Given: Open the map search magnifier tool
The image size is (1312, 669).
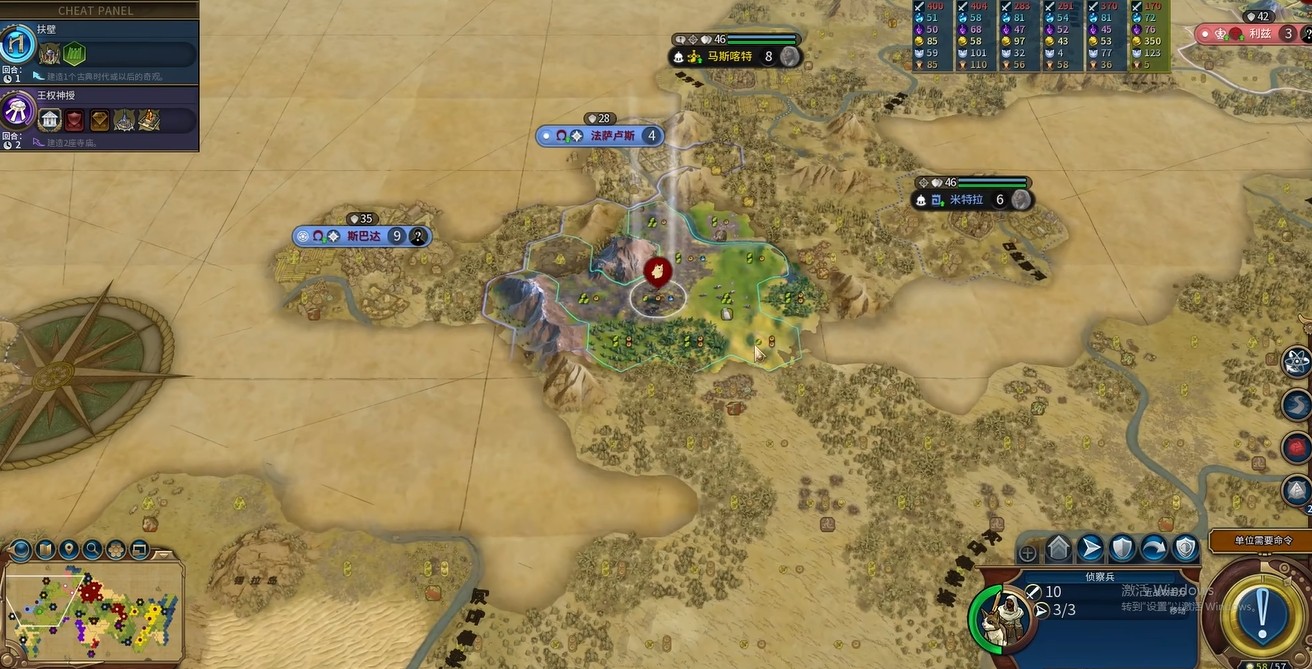Looking at the screenshot, I should (92, 549).
